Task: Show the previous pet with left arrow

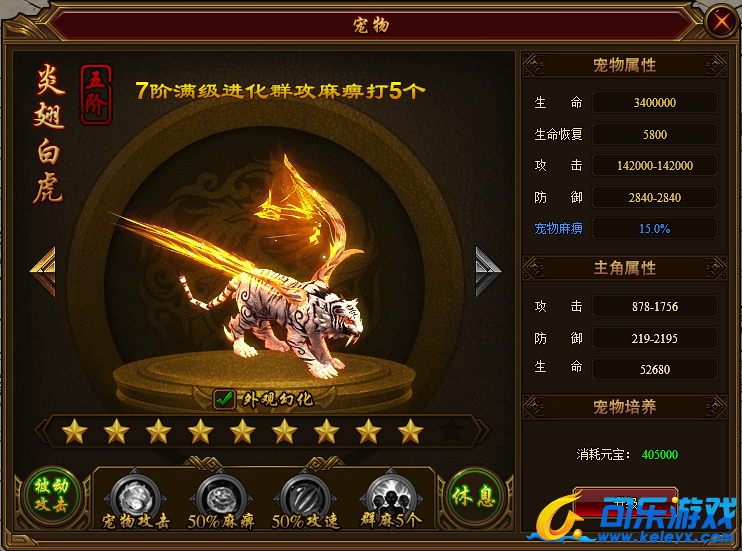Action: 42,271
